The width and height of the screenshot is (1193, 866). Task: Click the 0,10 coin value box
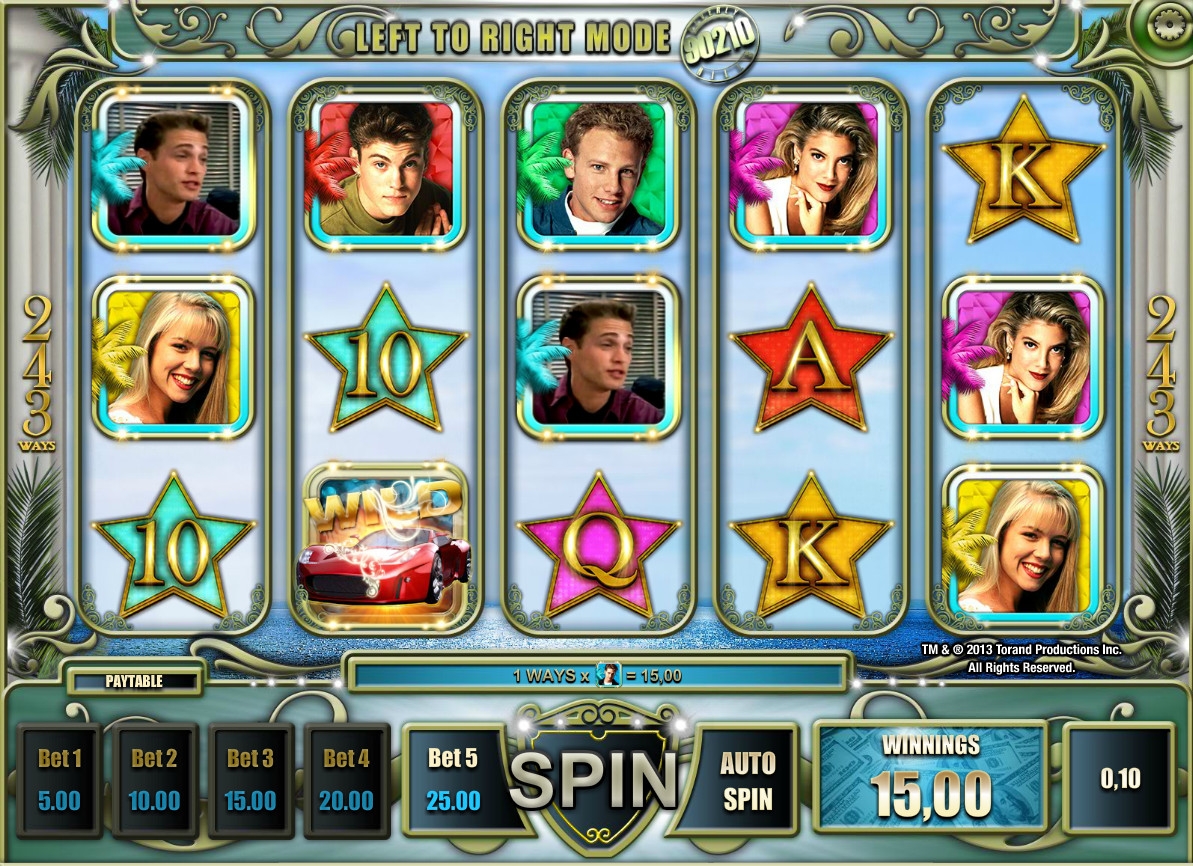[x=1119, y=779]
